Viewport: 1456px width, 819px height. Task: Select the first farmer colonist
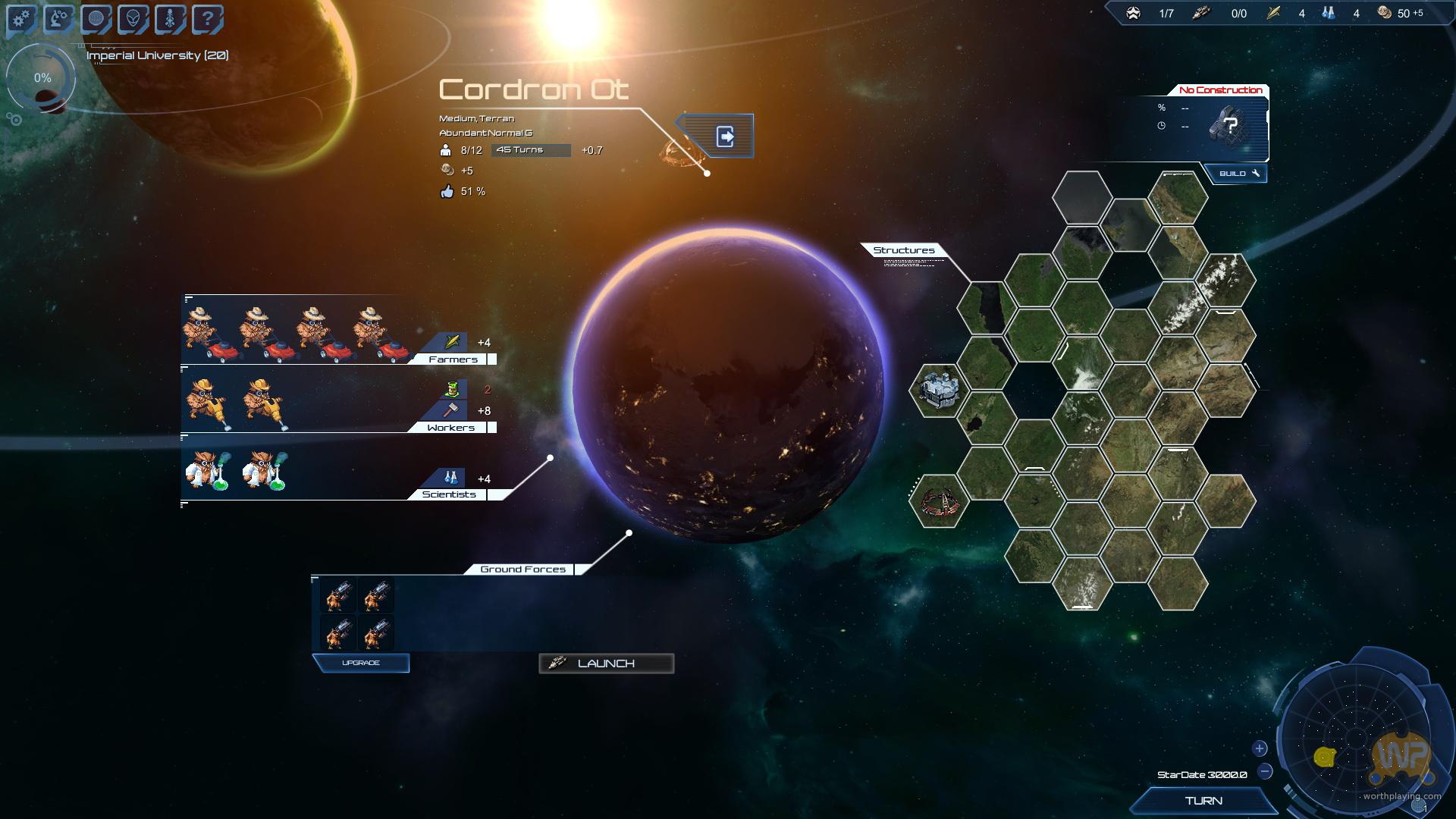point(206,332)
